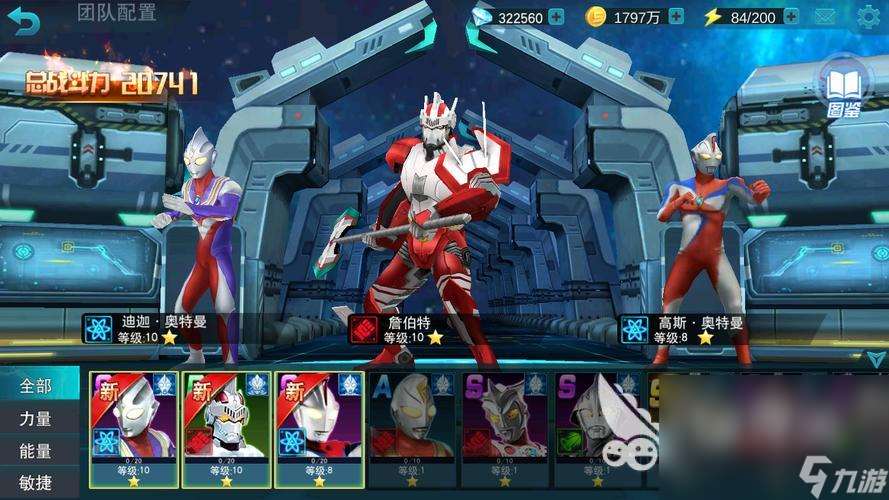Go back using the return arrow
The image size is (889, 500).
[26, 20]
